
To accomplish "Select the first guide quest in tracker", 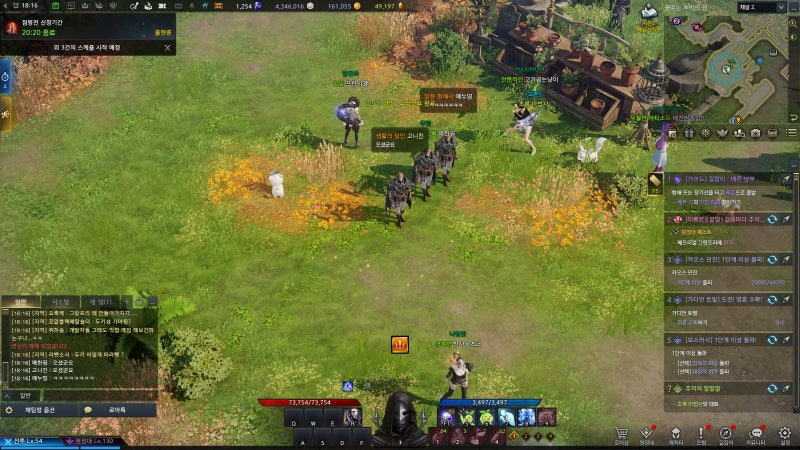I will coord(720,178).
